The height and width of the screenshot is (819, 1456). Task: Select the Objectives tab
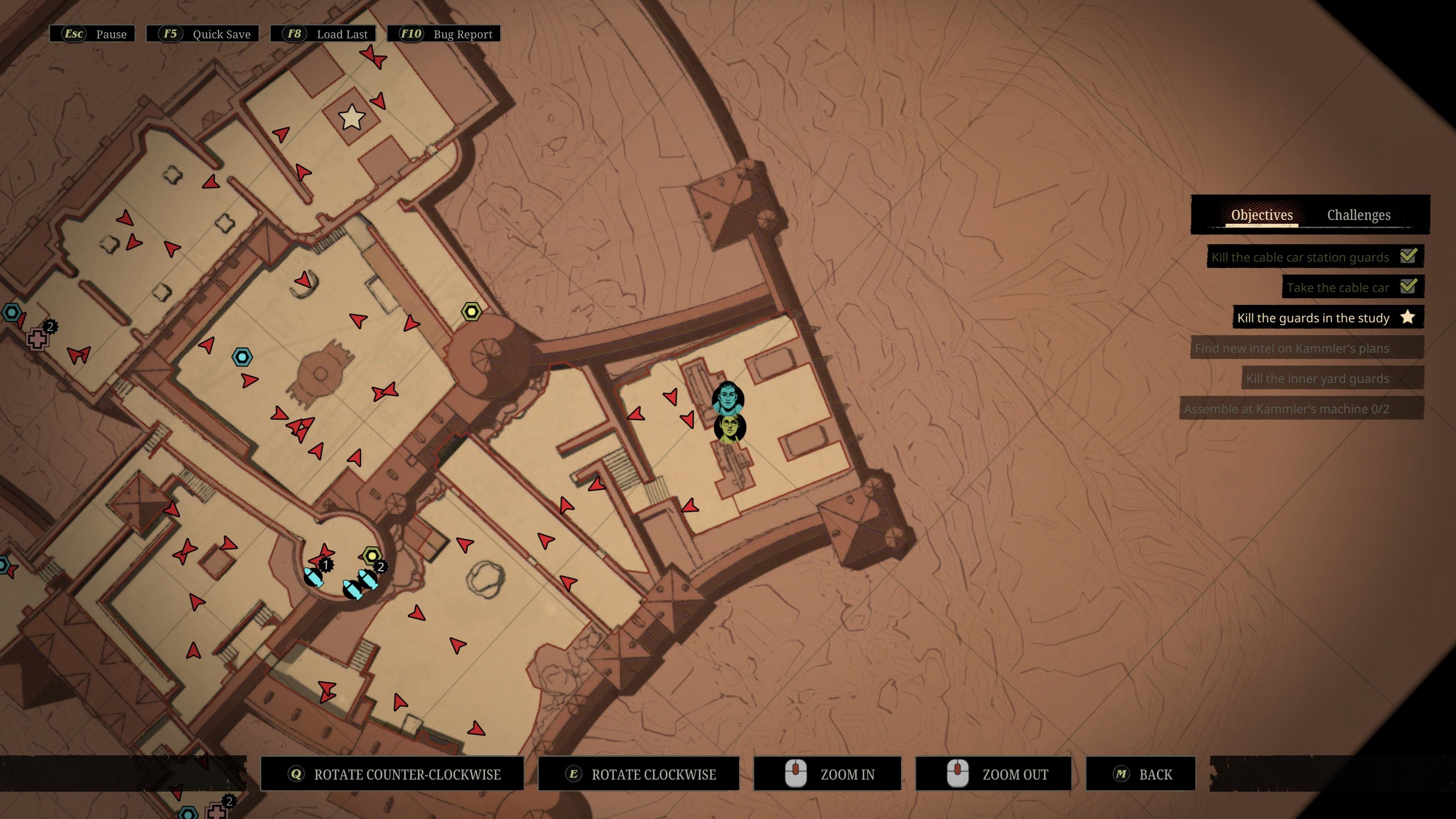(x=1261, y=215)
